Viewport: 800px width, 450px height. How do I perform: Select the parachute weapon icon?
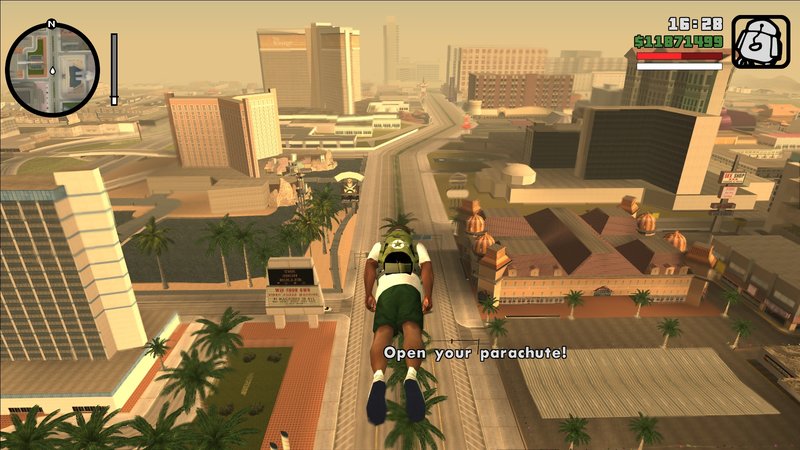[x=760, y=42]
